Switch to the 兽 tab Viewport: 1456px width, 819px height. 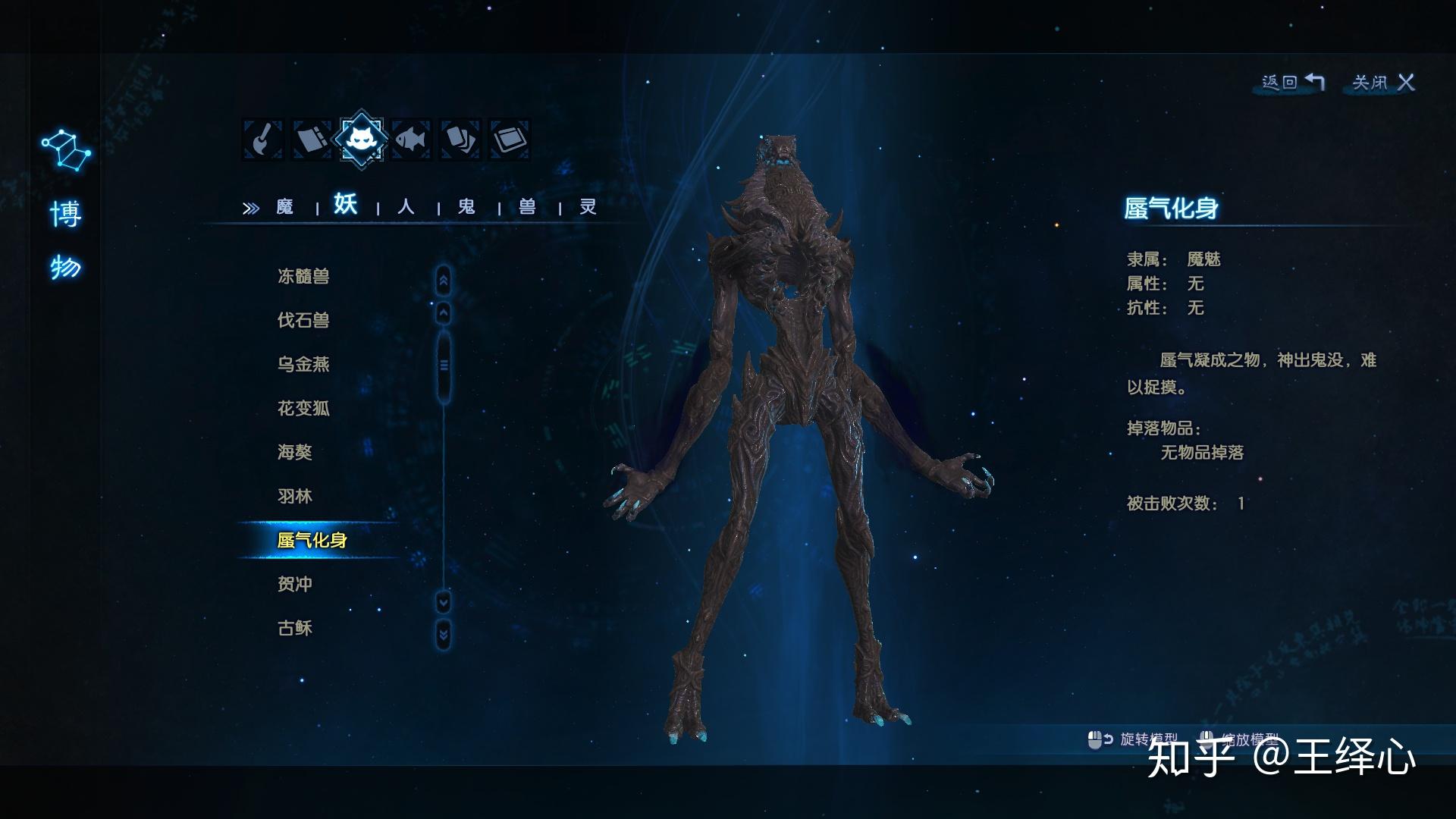pyautogui.click(x=527, y=207)
